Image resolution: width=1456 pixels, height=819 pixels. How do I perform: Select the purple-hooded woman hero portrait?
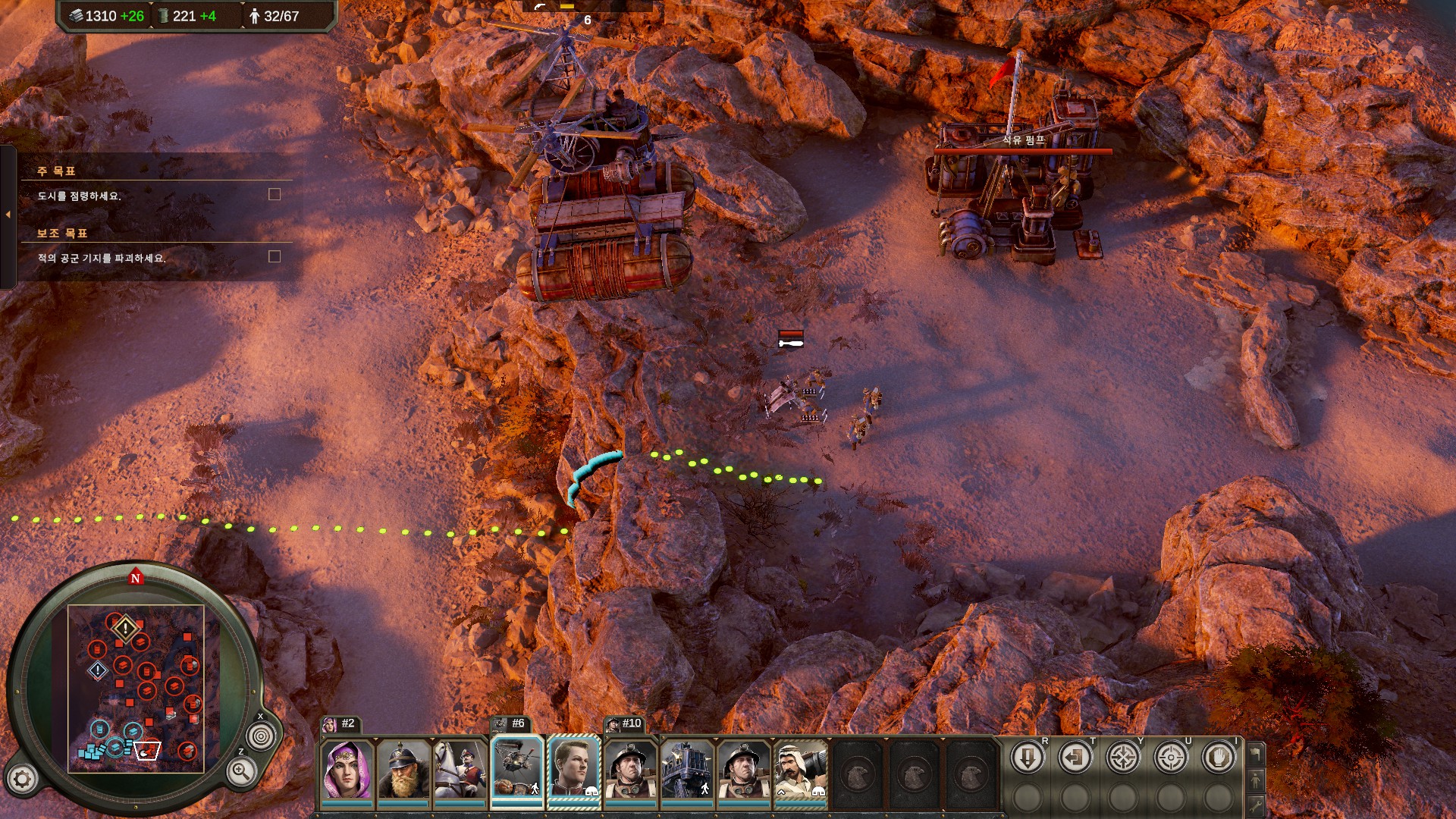(347, 770)
